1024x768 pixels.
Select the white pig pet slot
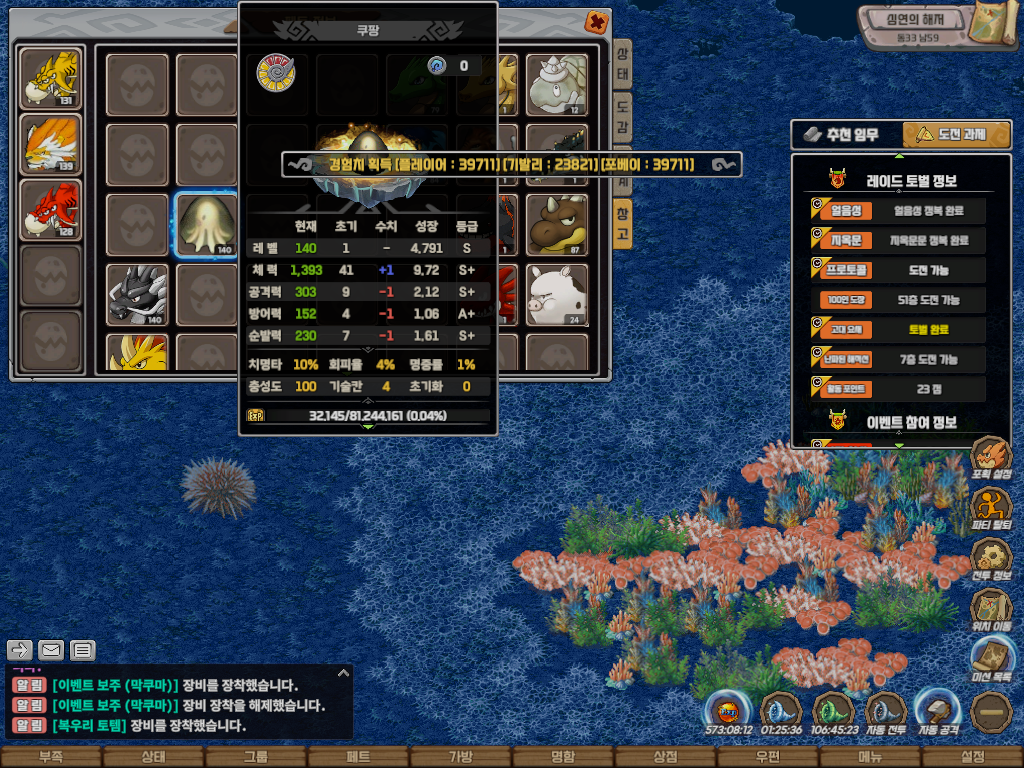[557, 294]
